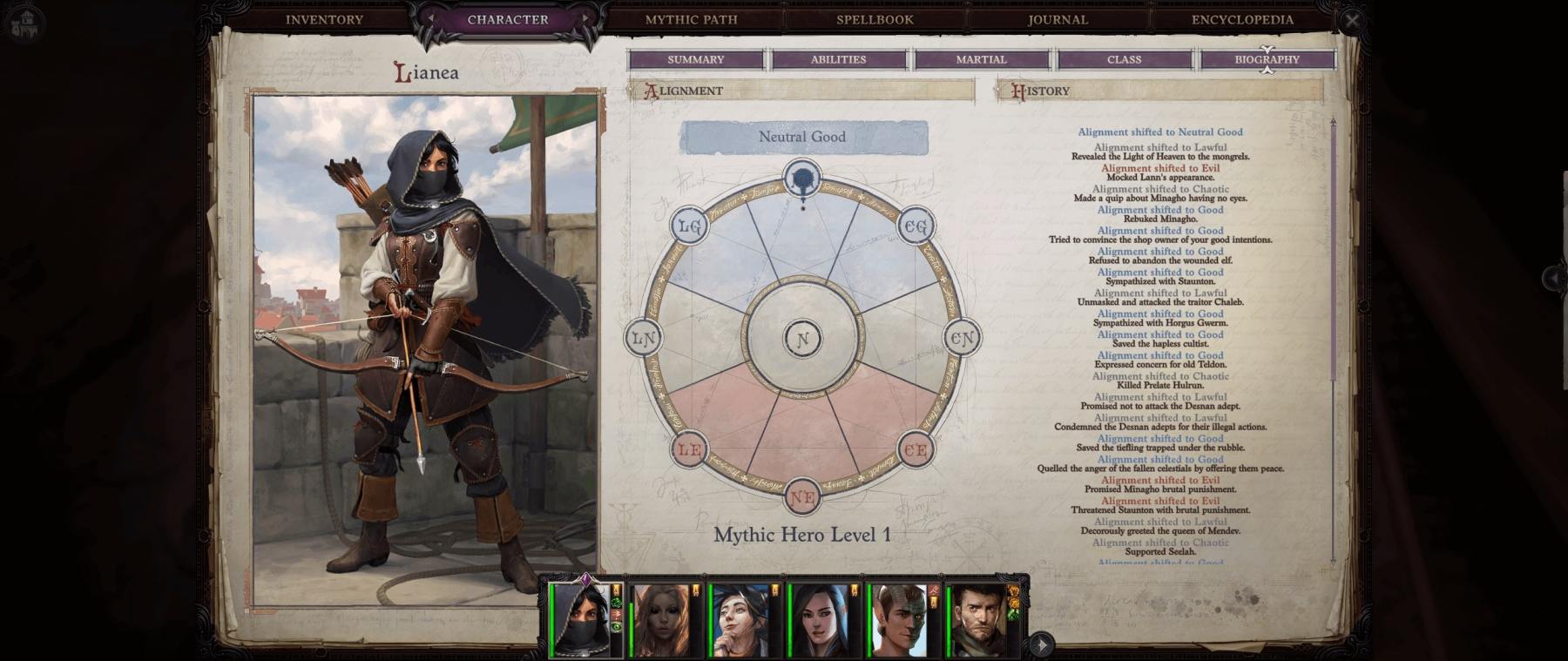Show the Summary sub-tab
Screen dimensions: 1568x661
pyautogui.click(x=695, y=59)
